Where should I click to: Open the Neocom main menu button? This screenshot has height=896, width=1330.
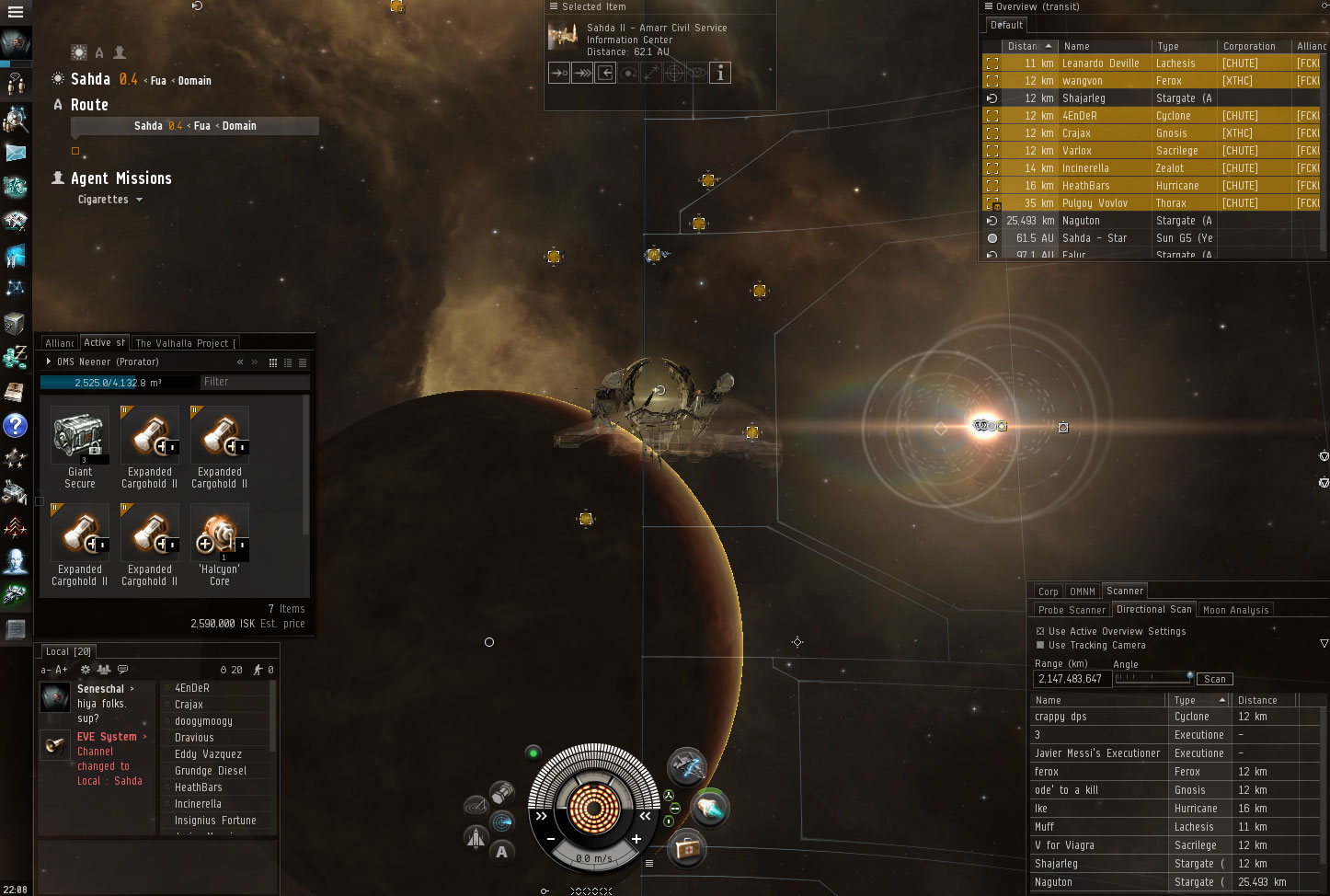(x=16, y=12)
